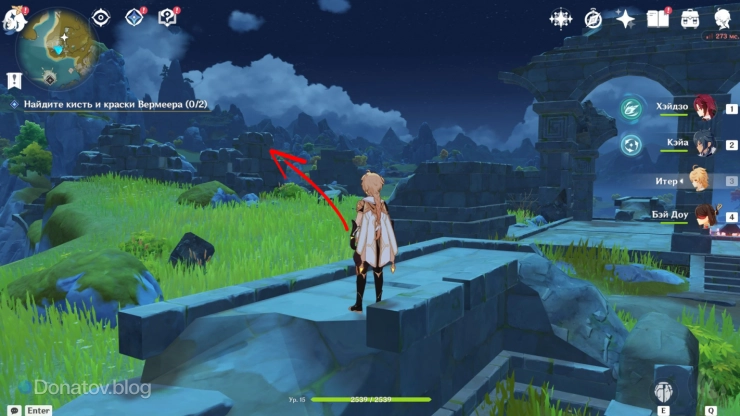Switch to party member Кэйа
Image resolution: width=740 pixels, height=416 pixels.
703,145
